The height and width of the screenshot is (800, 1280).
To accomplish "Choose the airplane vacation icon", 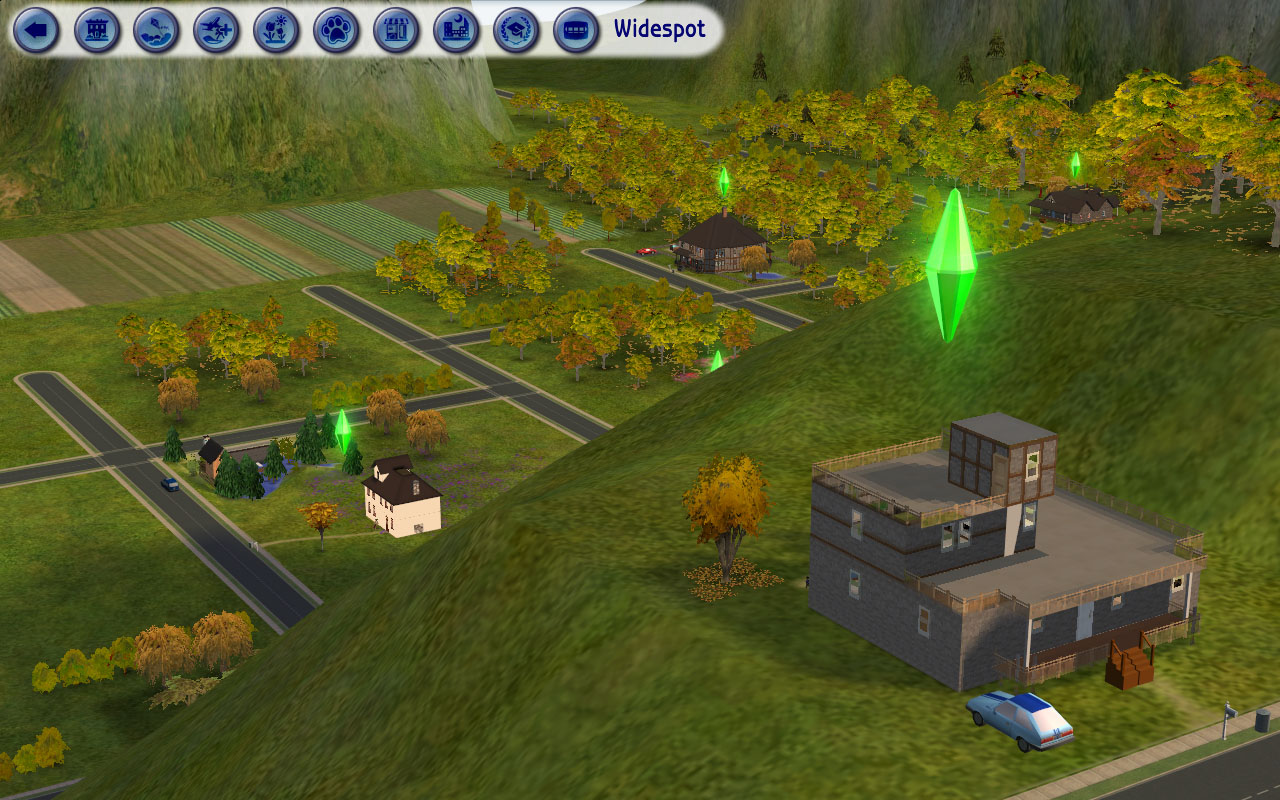I will coord(217,30).
